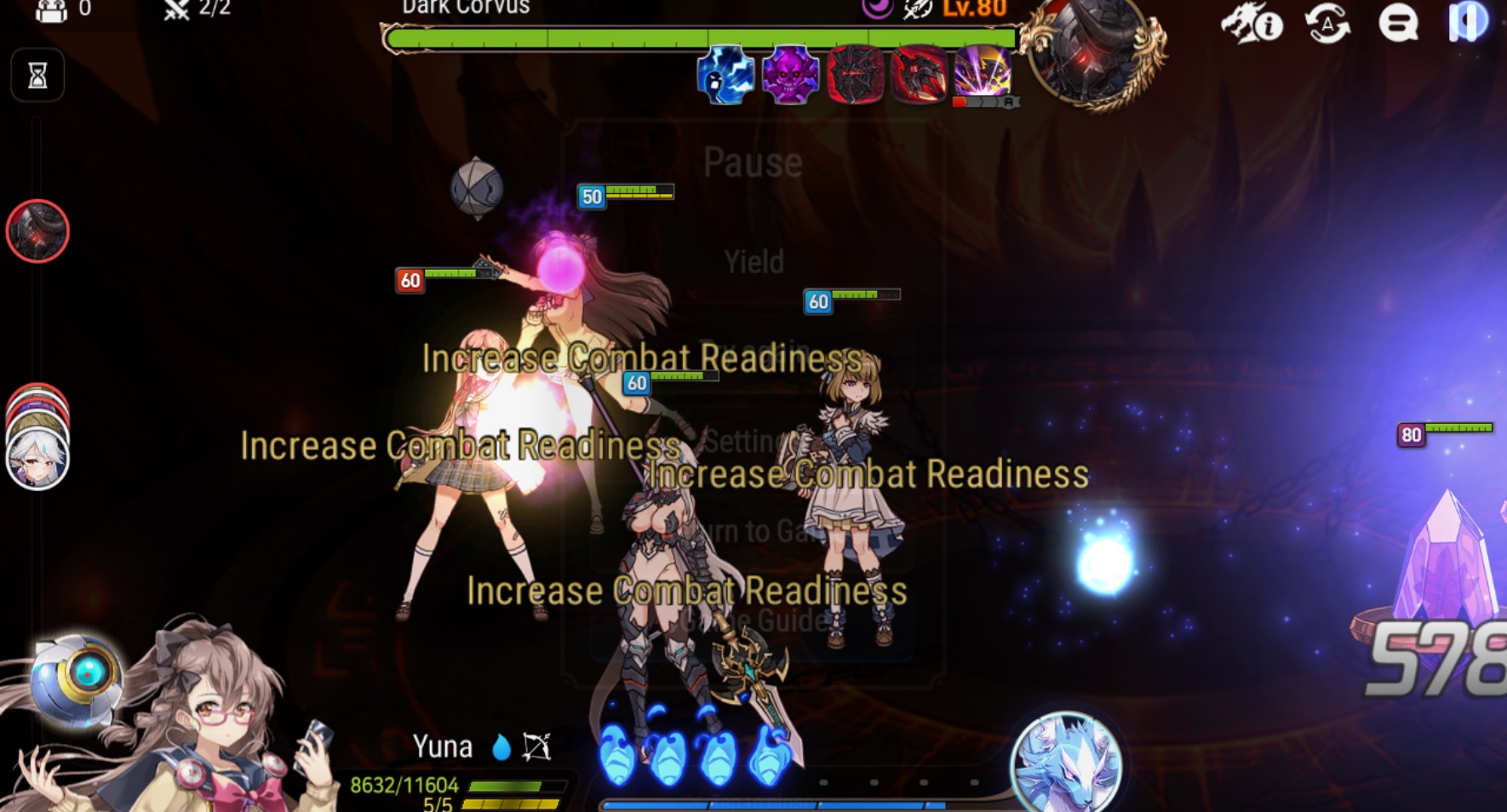Select the hourglass icon on the left edge
The image size is (1507, 812).
[x=37, y=75]
